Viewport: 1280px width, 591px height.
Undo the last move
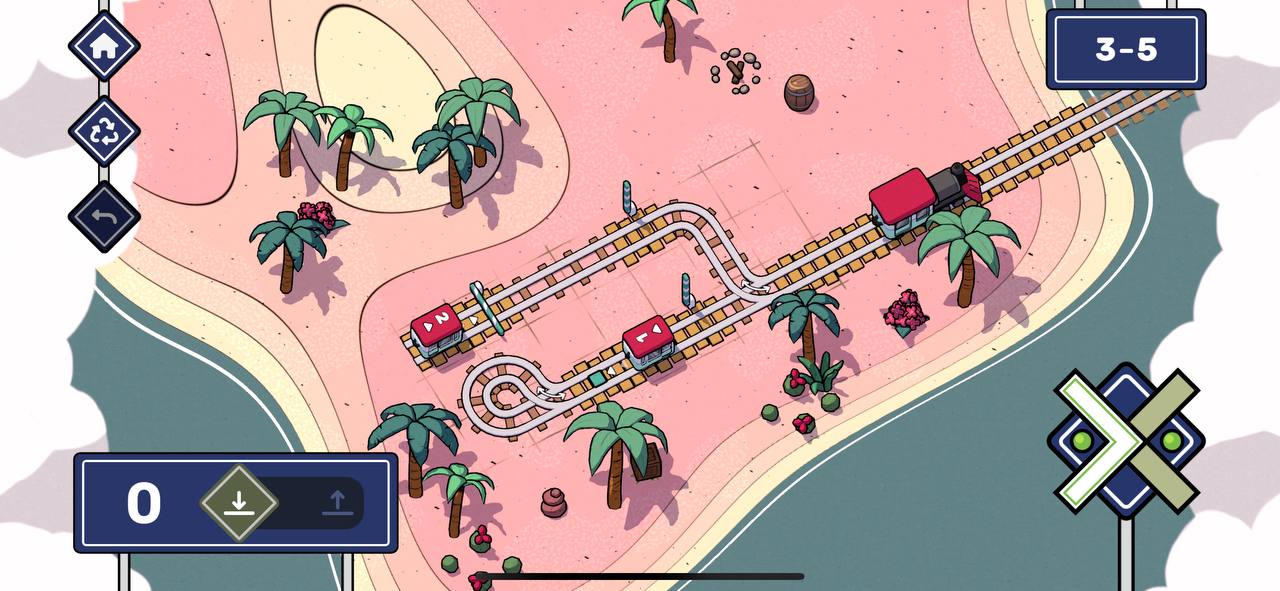point(103,216)
